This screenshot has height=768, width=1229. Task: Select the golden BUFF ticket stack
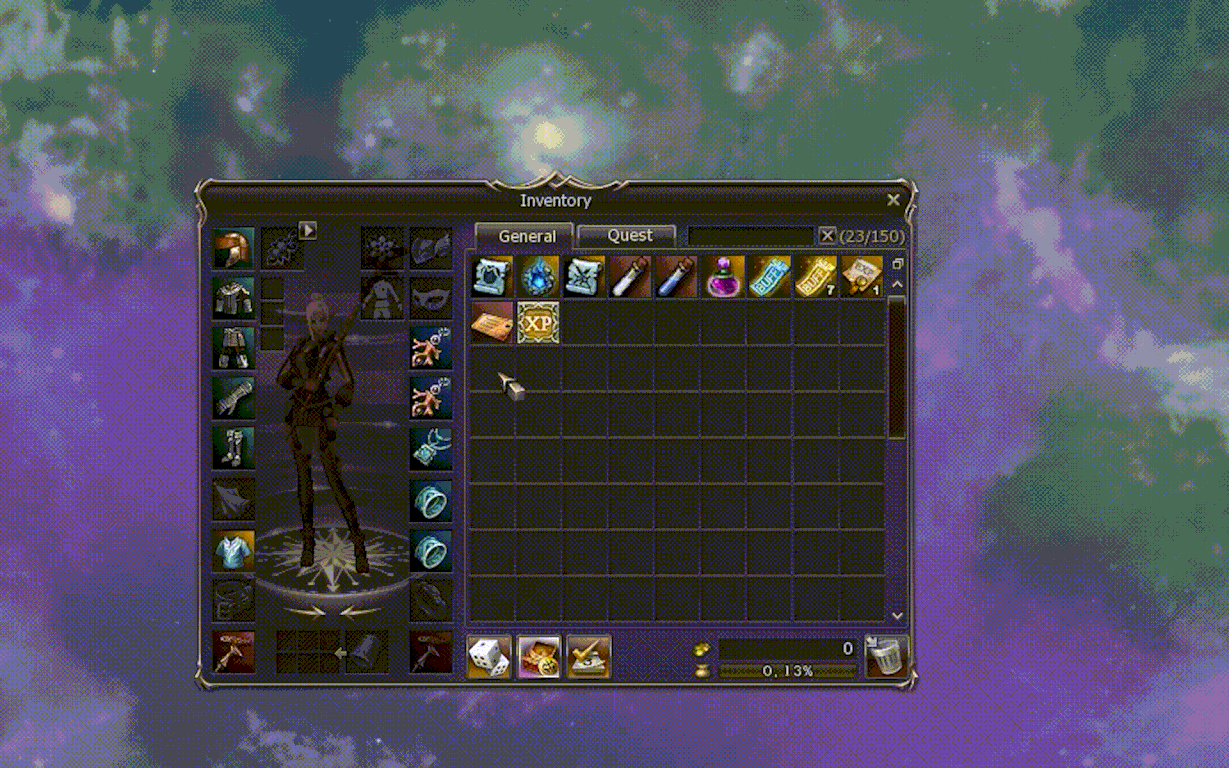[x=815, y=277]
